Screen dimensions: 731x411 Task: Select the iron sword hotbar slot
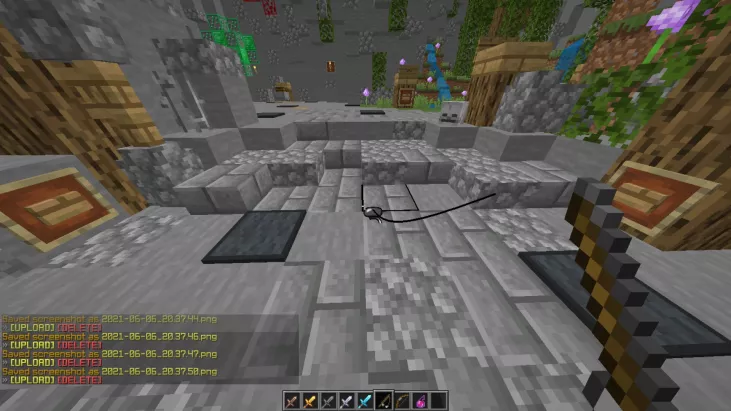pyautogui.click(x=347, y=400)
